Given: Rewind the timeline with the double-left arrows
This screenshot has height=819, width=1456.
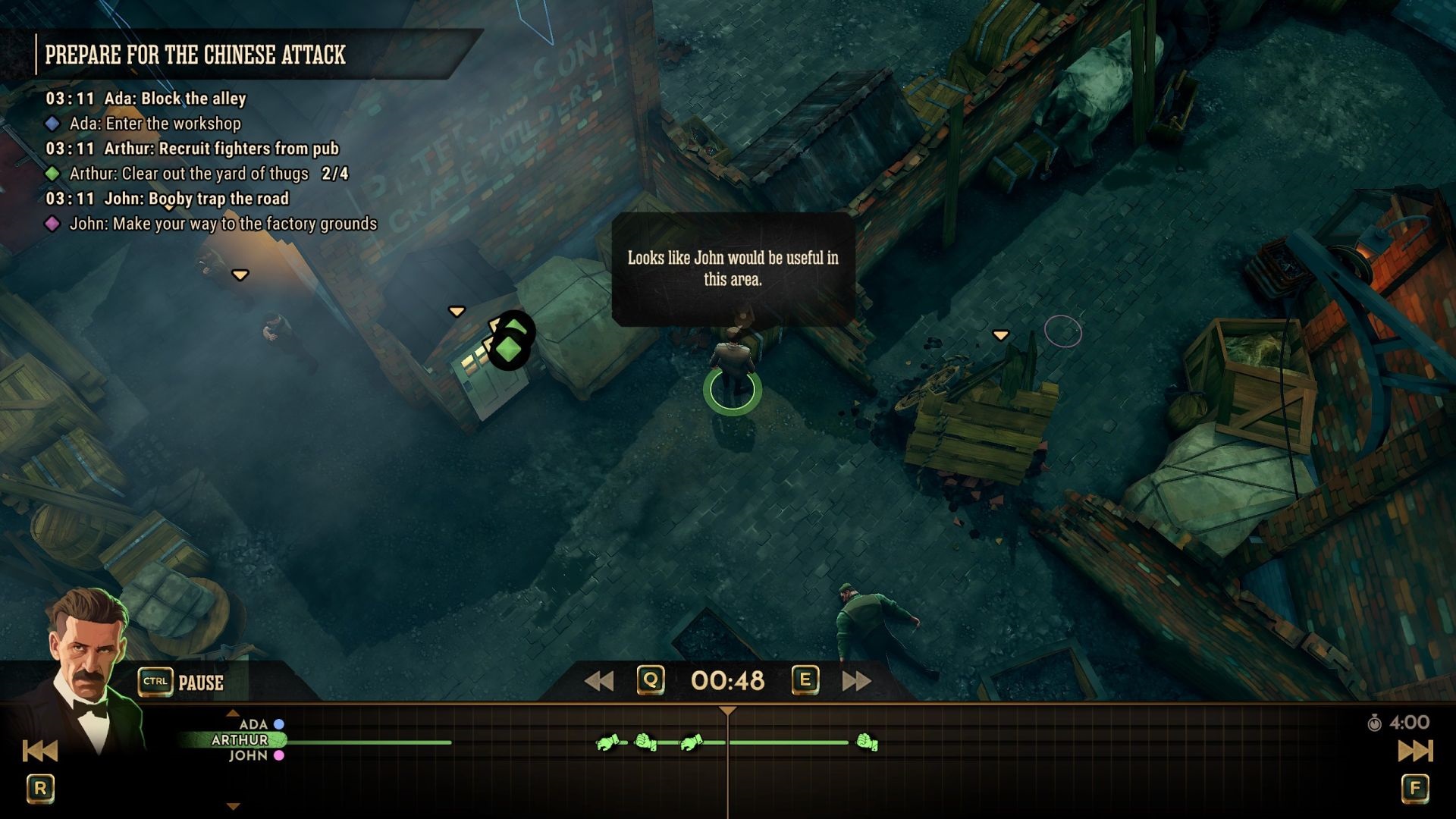Looking at the screenshot, I should [599, 681].
